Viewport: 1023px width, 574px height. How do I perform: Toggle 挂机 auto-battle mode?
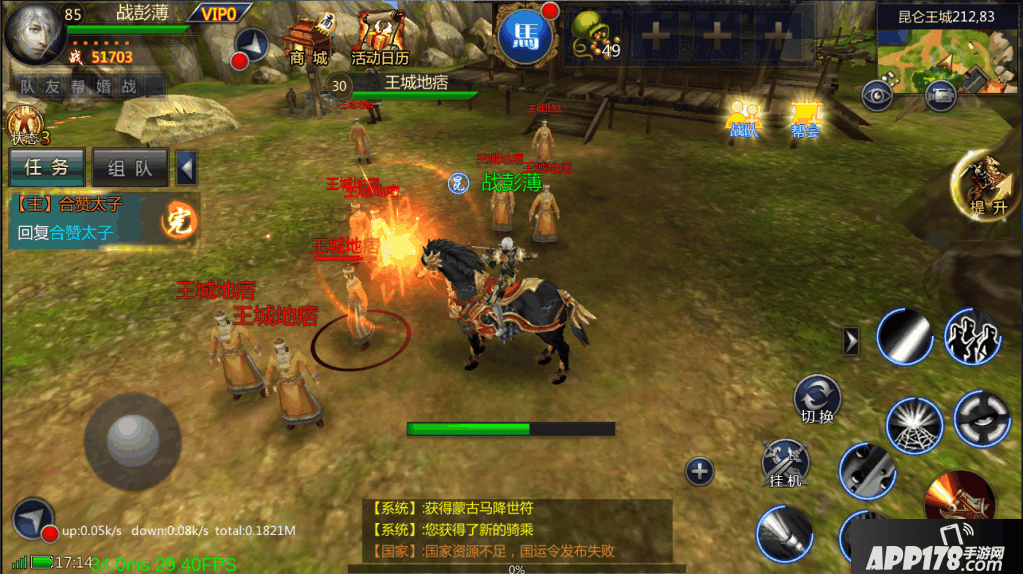[785, 463]
